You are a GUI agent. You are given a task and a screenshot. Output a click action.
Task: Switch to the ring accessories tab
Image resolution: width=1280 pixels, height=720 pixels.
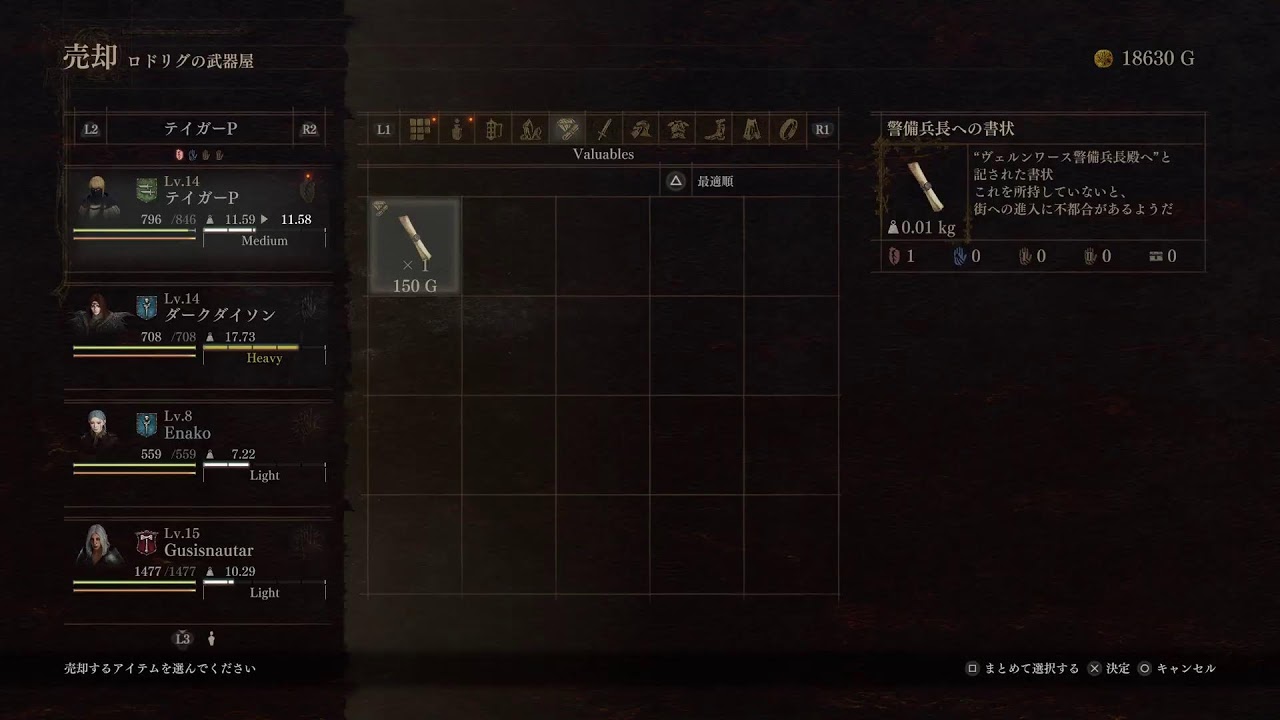click(788, 129)
